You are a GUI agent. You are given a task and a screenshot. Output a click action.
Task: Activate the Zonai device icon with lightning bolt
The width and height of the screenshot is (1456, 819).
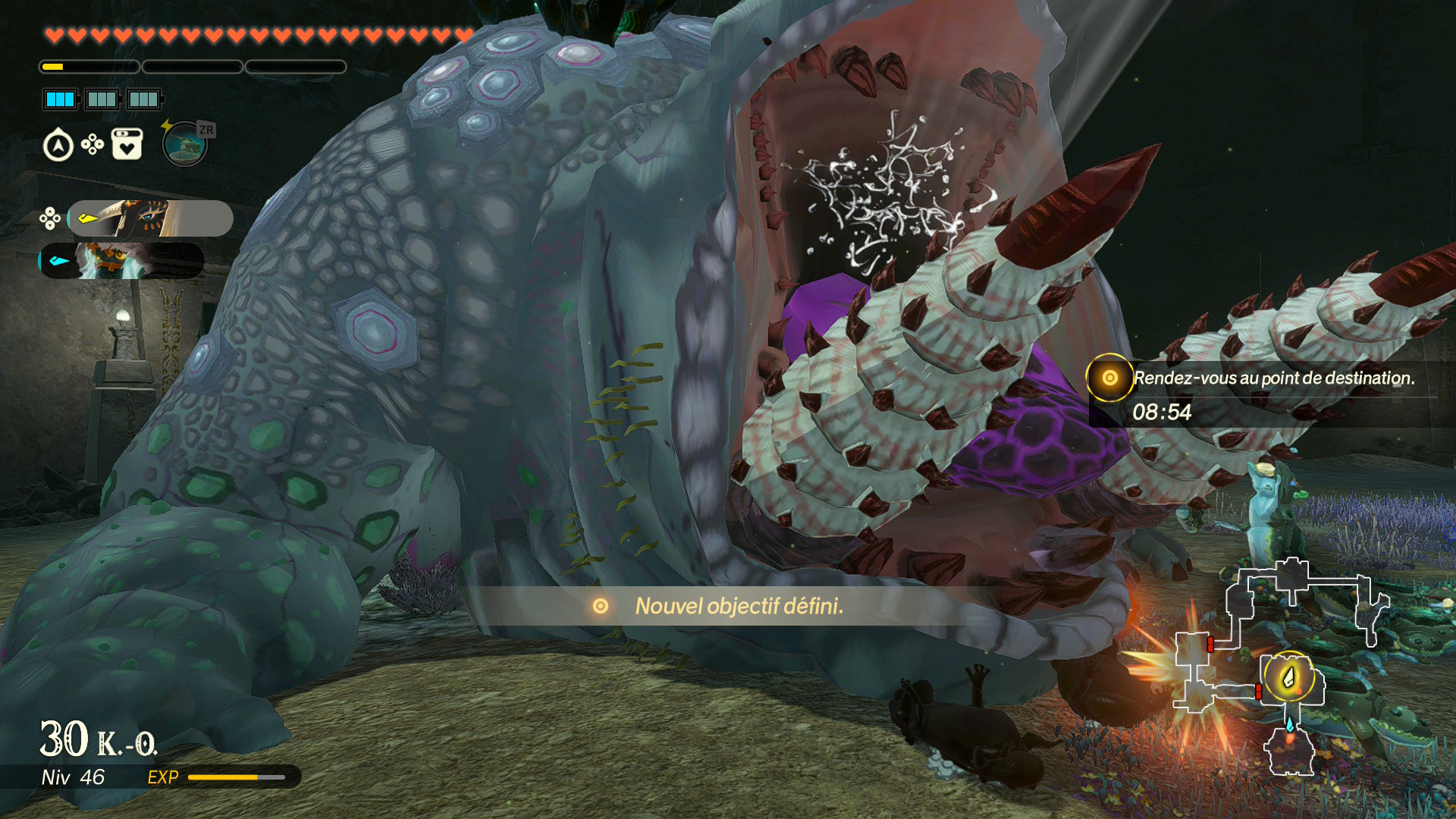(184, 143)
